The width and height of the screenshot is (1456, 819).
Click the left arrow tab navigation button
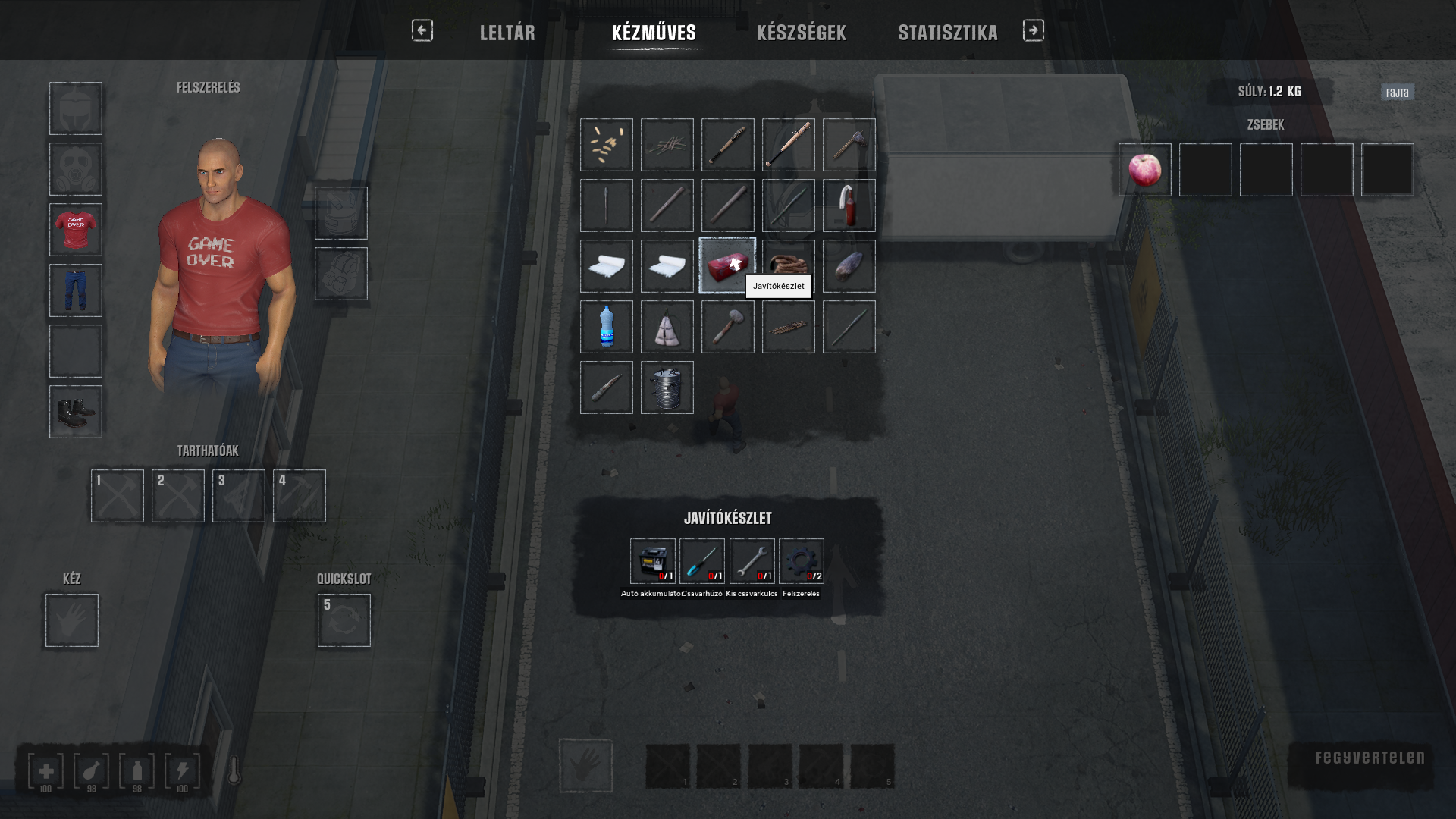click(422, 30)
